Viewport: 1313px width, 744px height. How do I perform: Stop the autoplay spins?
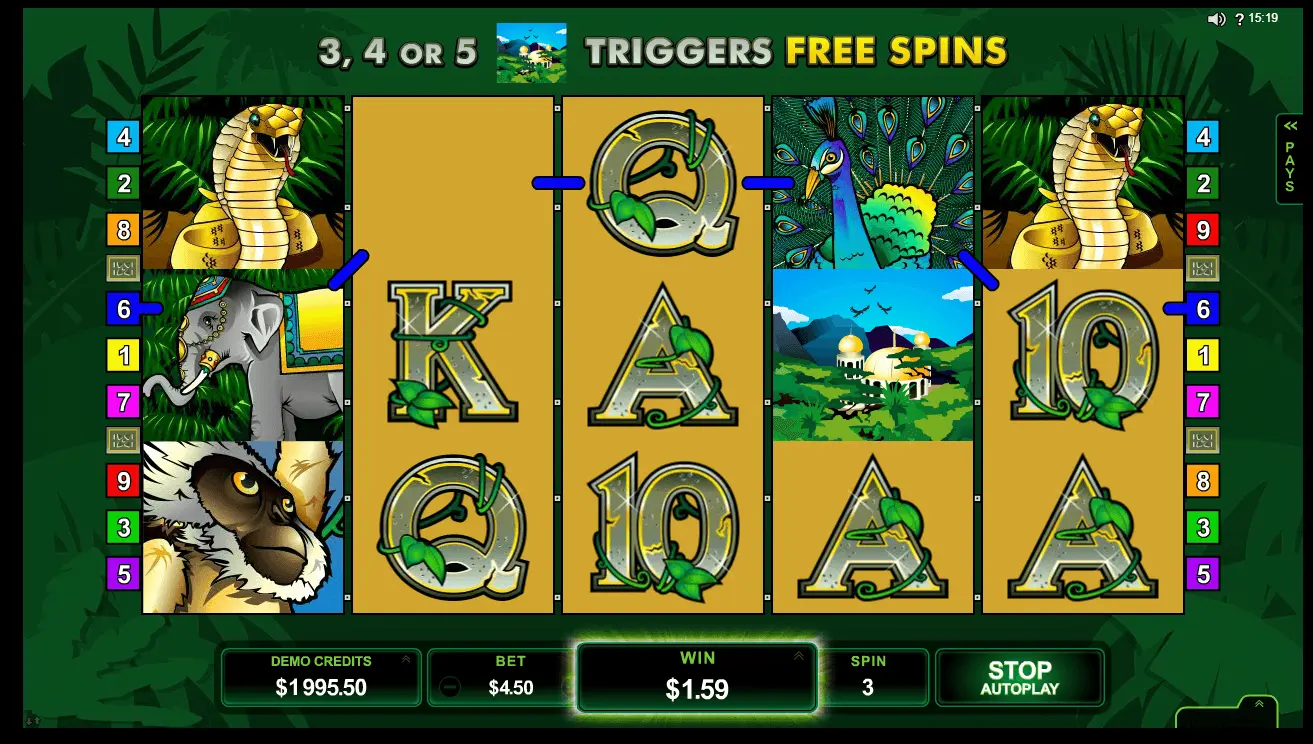pyautogui.click(x=1019, y=677)
